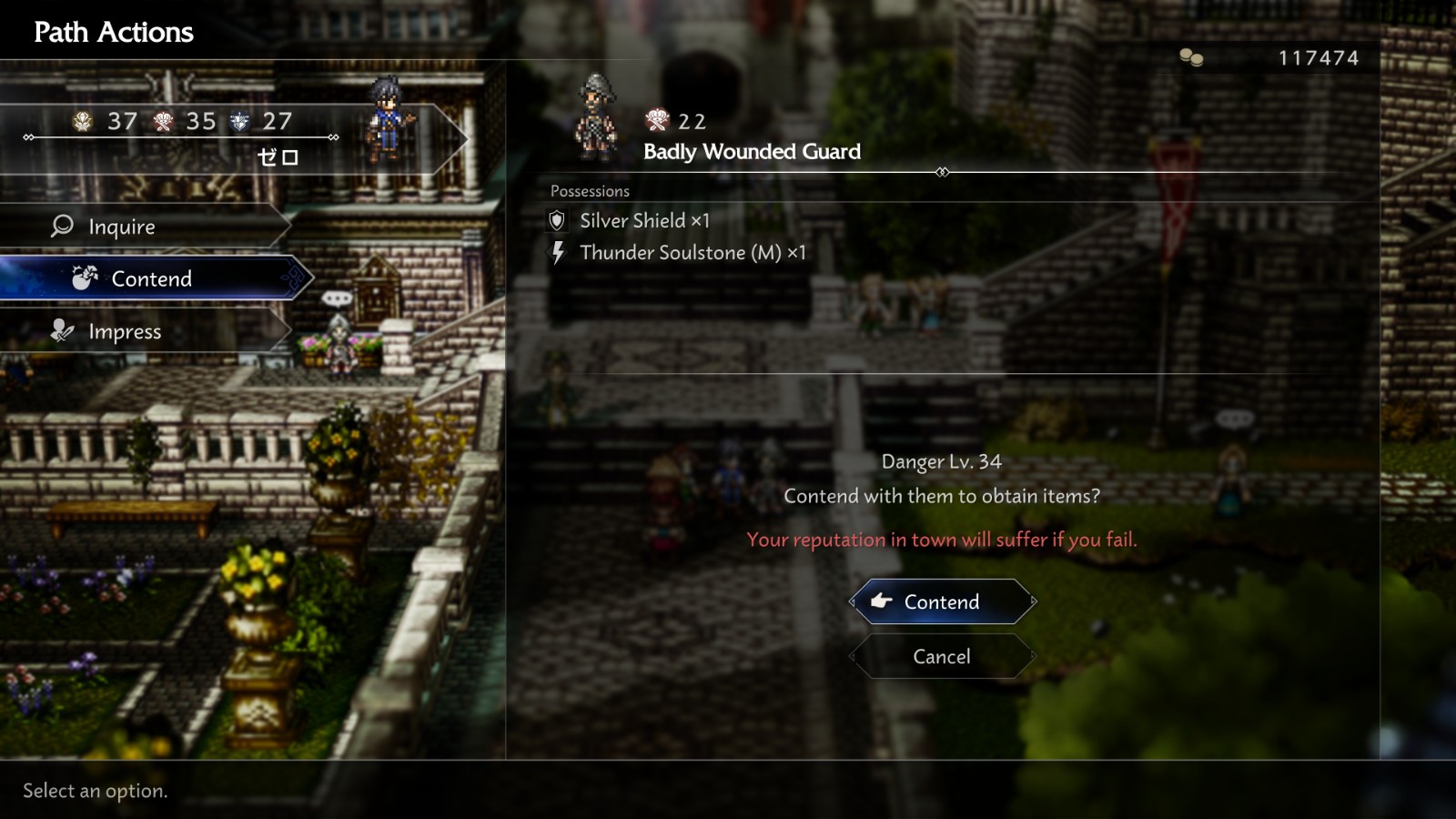Click the blue shield crest before 27
The image size is (1456, 819).
tap(238, 121)
